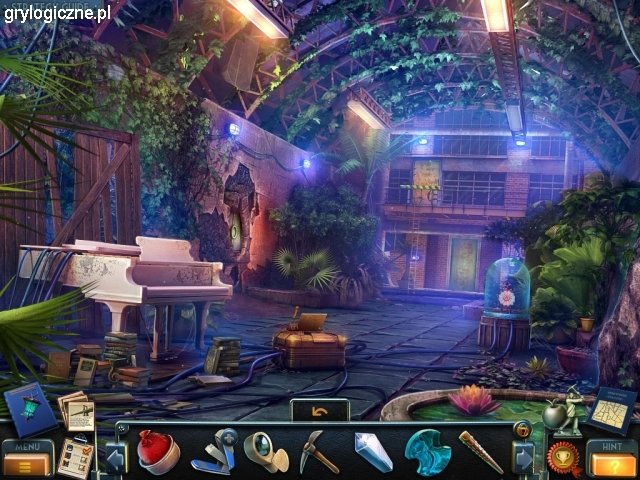
Task: Toggle the inventory panel padlock
Action: 521,430
